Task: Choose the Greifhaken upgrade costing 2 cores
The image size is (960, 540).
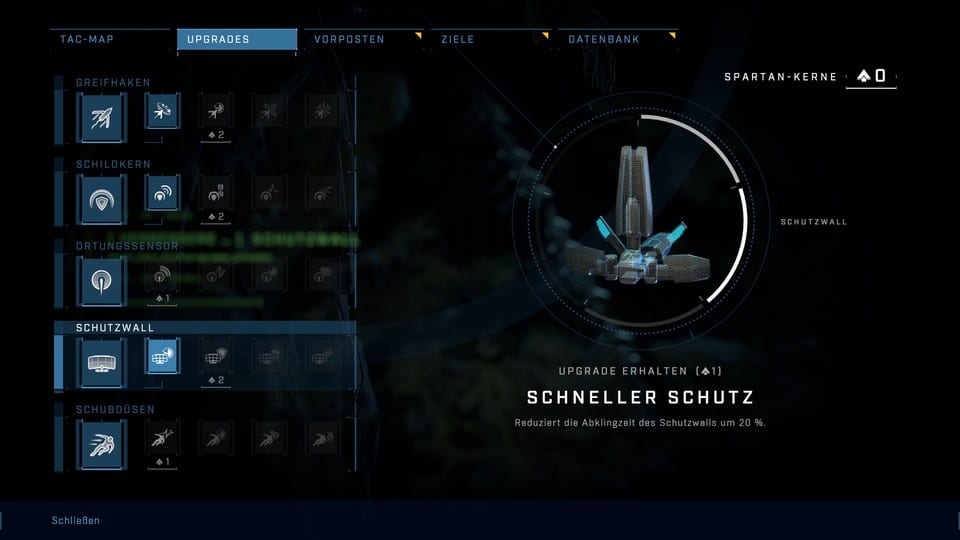Action: pyautogui.click(x=215, y=113)
